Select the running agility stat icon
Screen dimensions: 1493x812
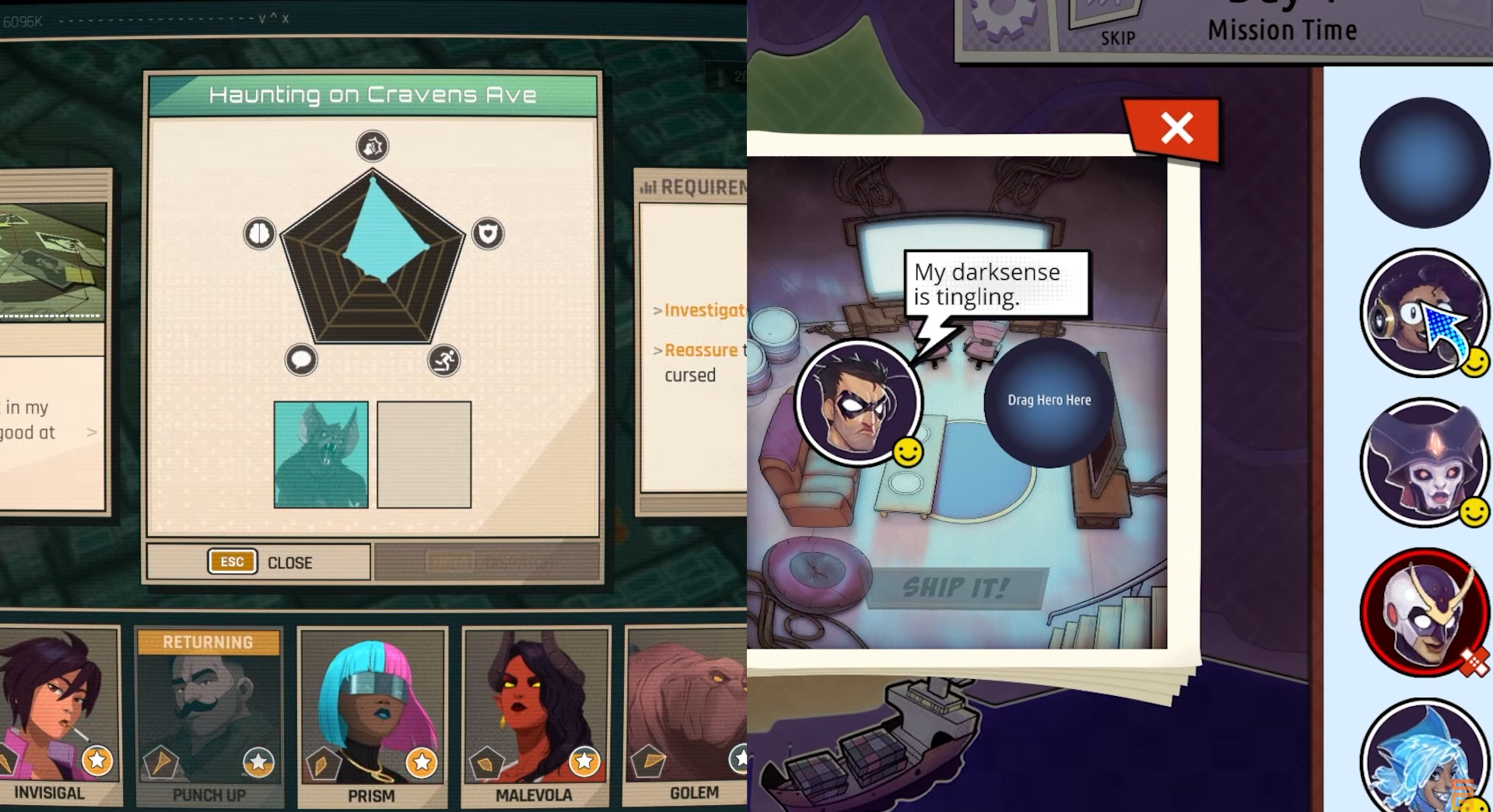(443, 360)
